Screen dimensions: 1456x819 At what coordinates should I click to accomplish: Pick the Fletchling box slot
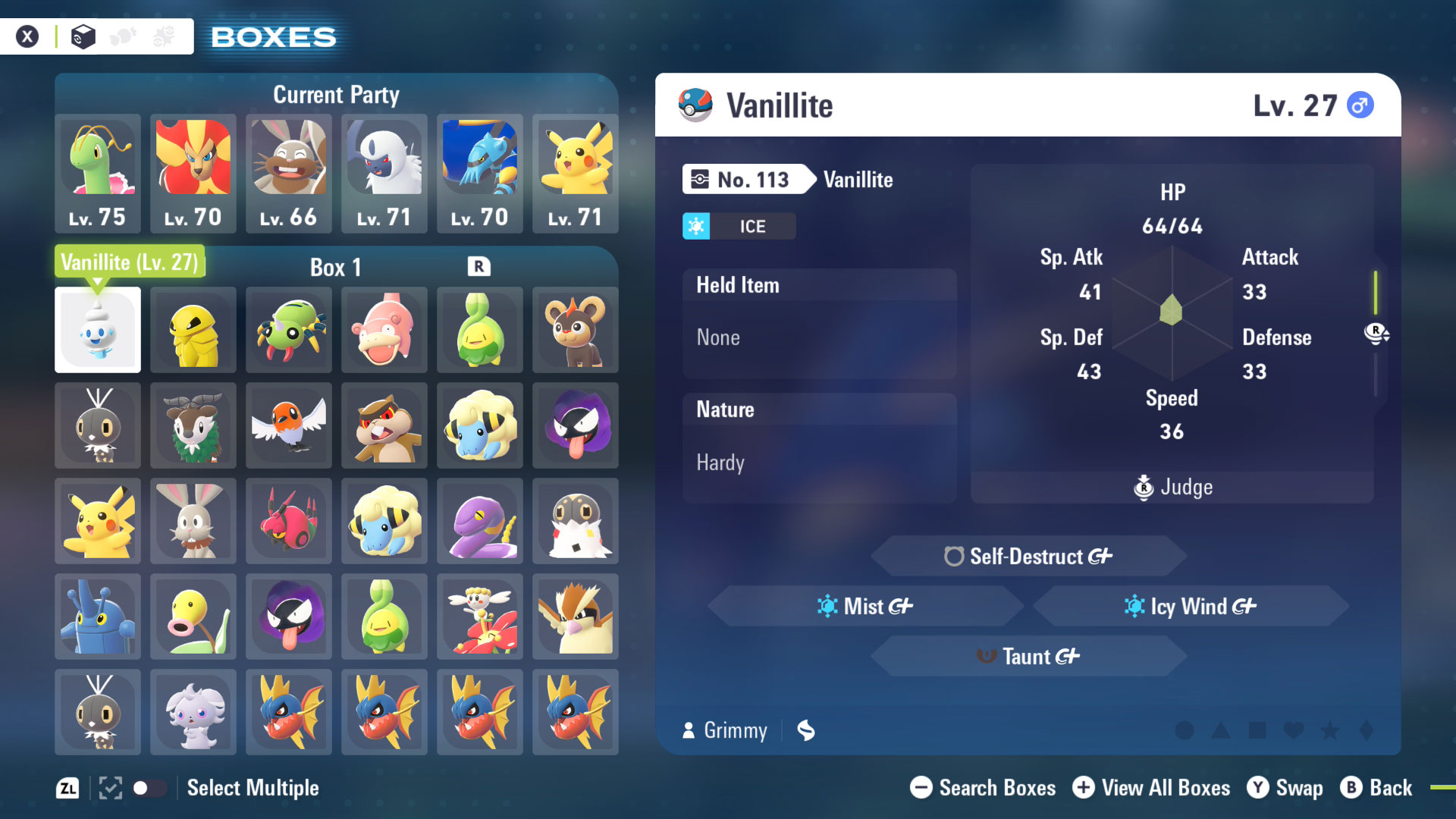point(289,425)
